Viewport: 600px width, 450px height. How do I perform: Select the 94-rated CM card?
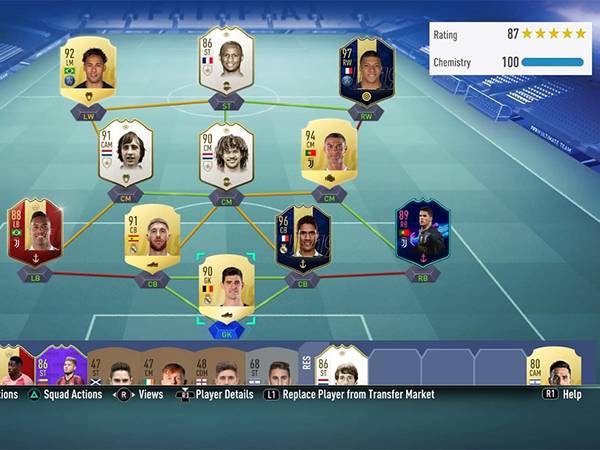click(x=329, y=152)
